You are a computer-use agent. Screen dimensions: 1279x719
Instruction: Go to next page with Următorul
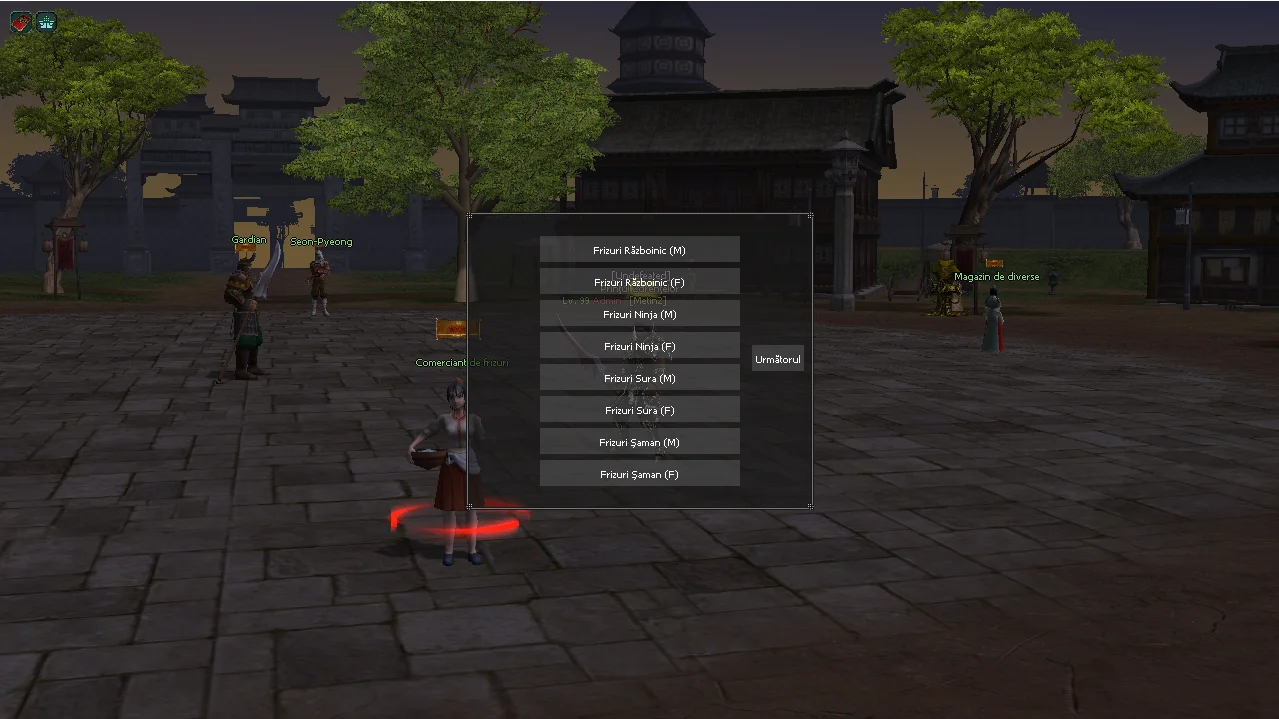click(778, 359)
